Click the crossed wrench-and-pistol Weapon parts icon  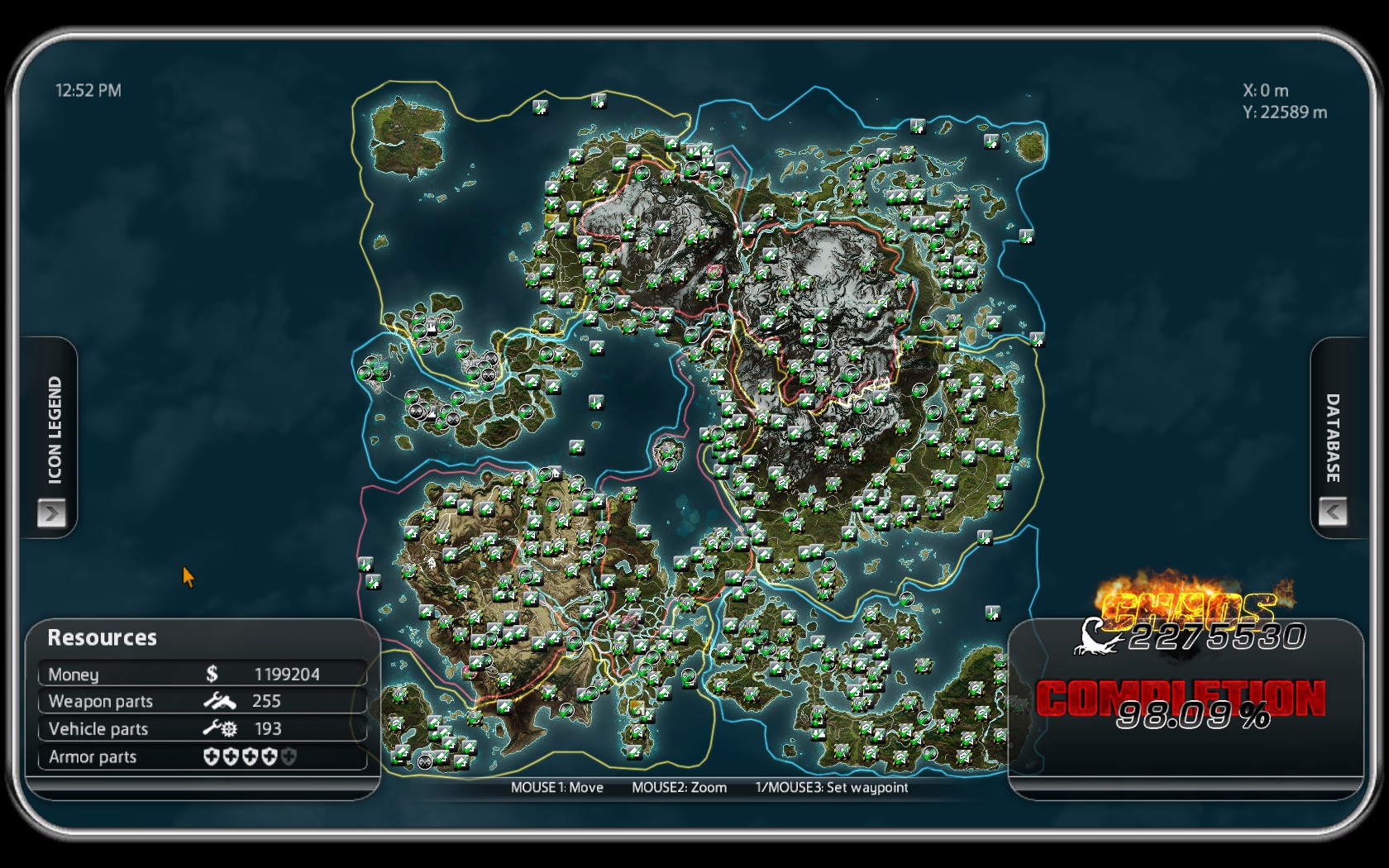click(x=219, y=702)
